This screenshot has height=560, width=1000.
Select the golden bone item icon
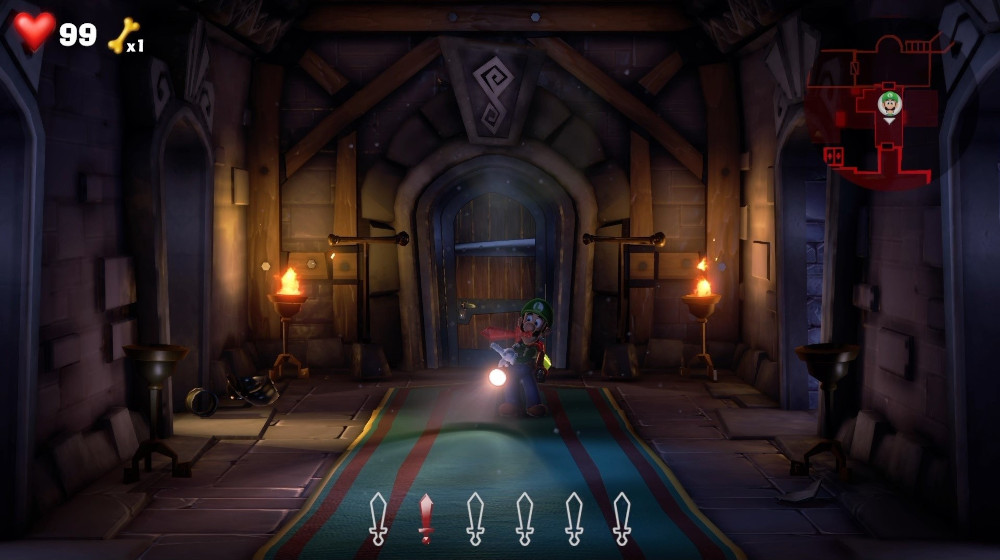click(x=123, y=35)
